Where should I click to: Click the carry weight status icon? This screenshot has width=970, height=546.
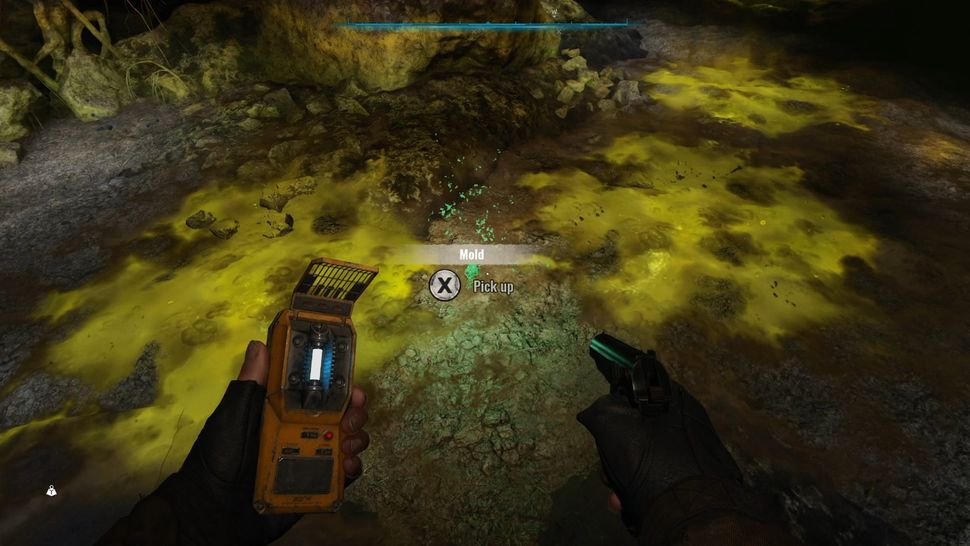(x=51, y=491)
